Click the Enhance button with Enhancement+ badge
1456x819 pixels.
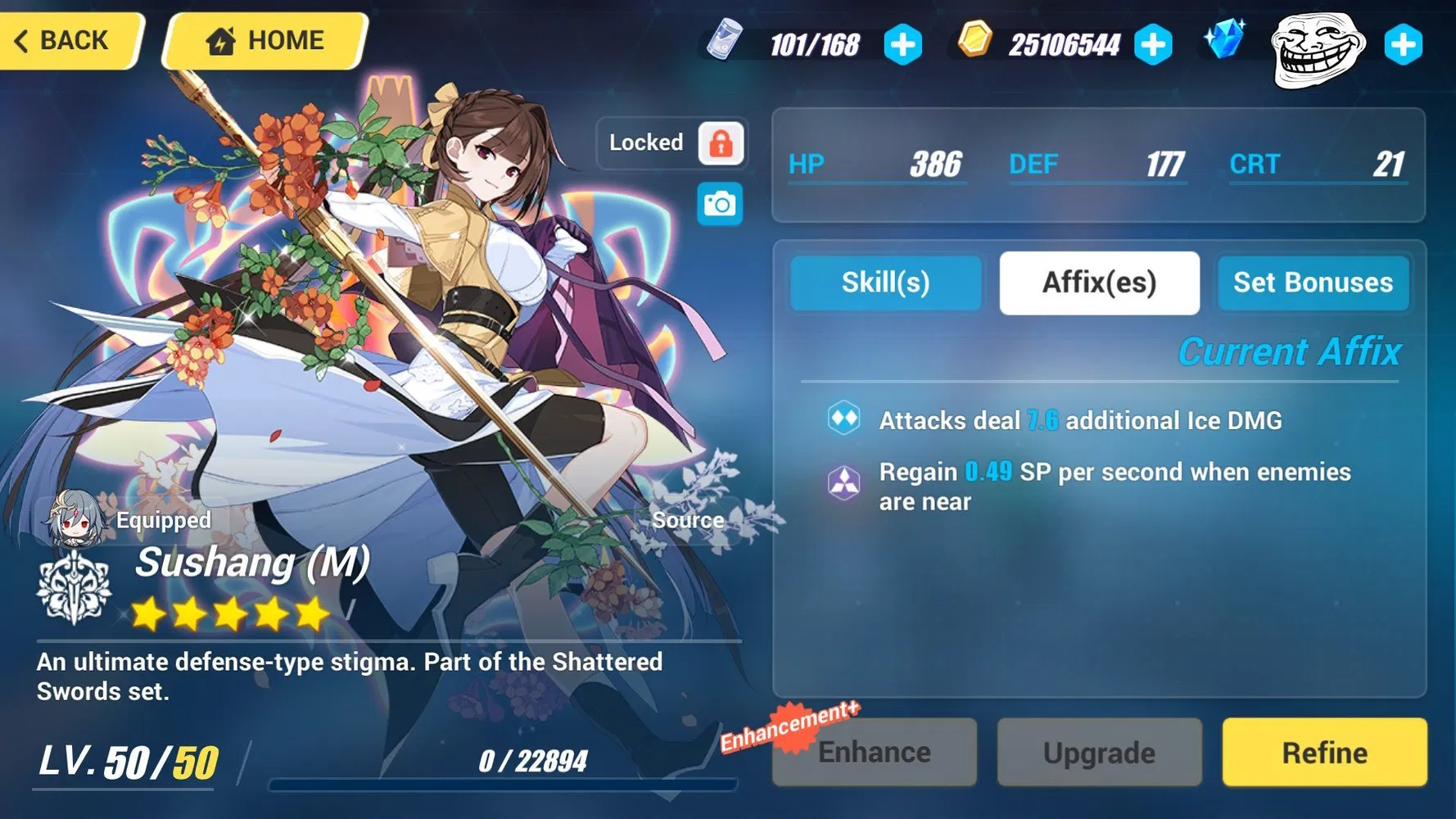tap(874, 751)
